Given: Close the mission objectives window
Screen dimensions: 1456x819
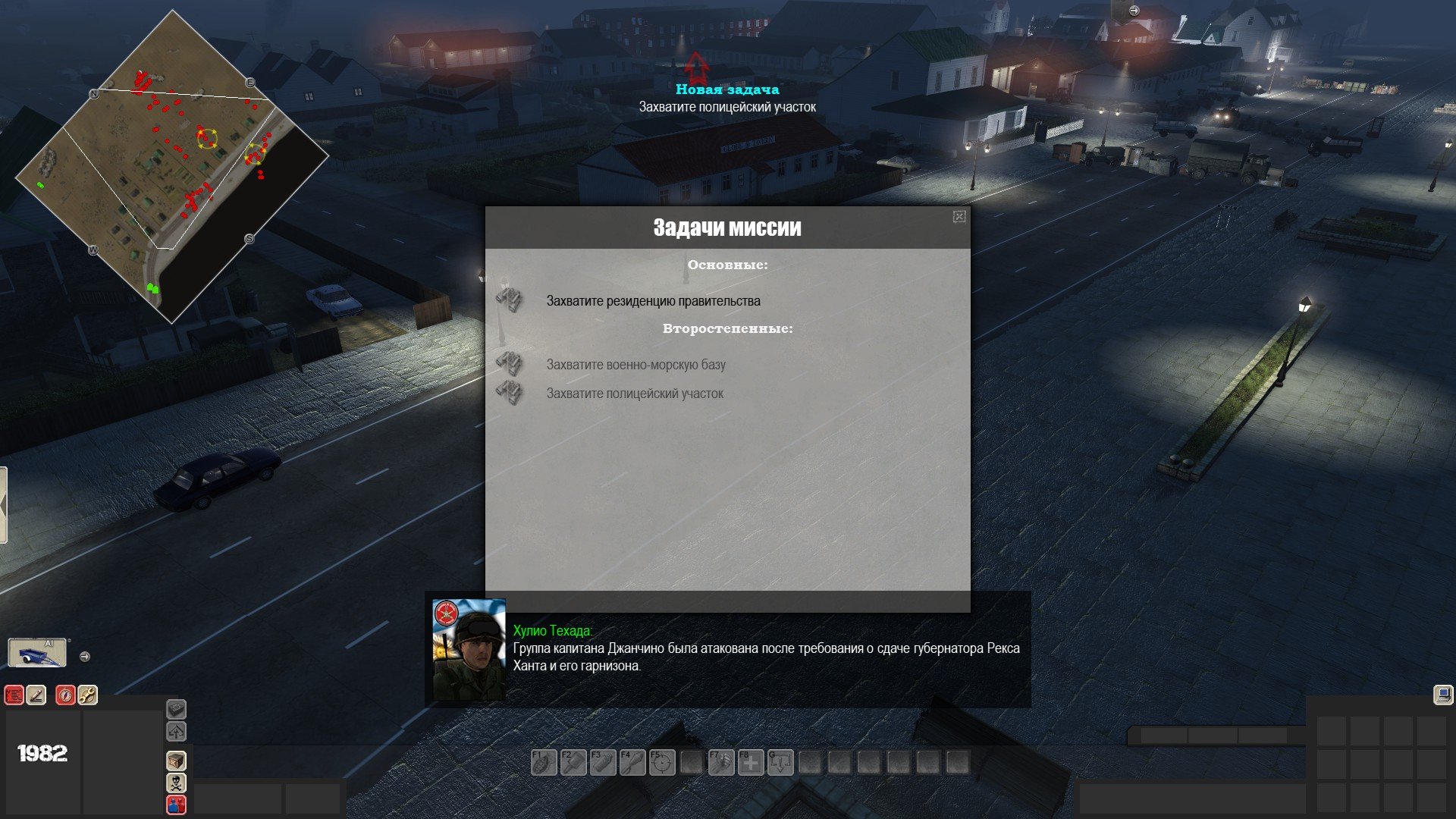Looking at the screenshot, I should tap(959, 217).
